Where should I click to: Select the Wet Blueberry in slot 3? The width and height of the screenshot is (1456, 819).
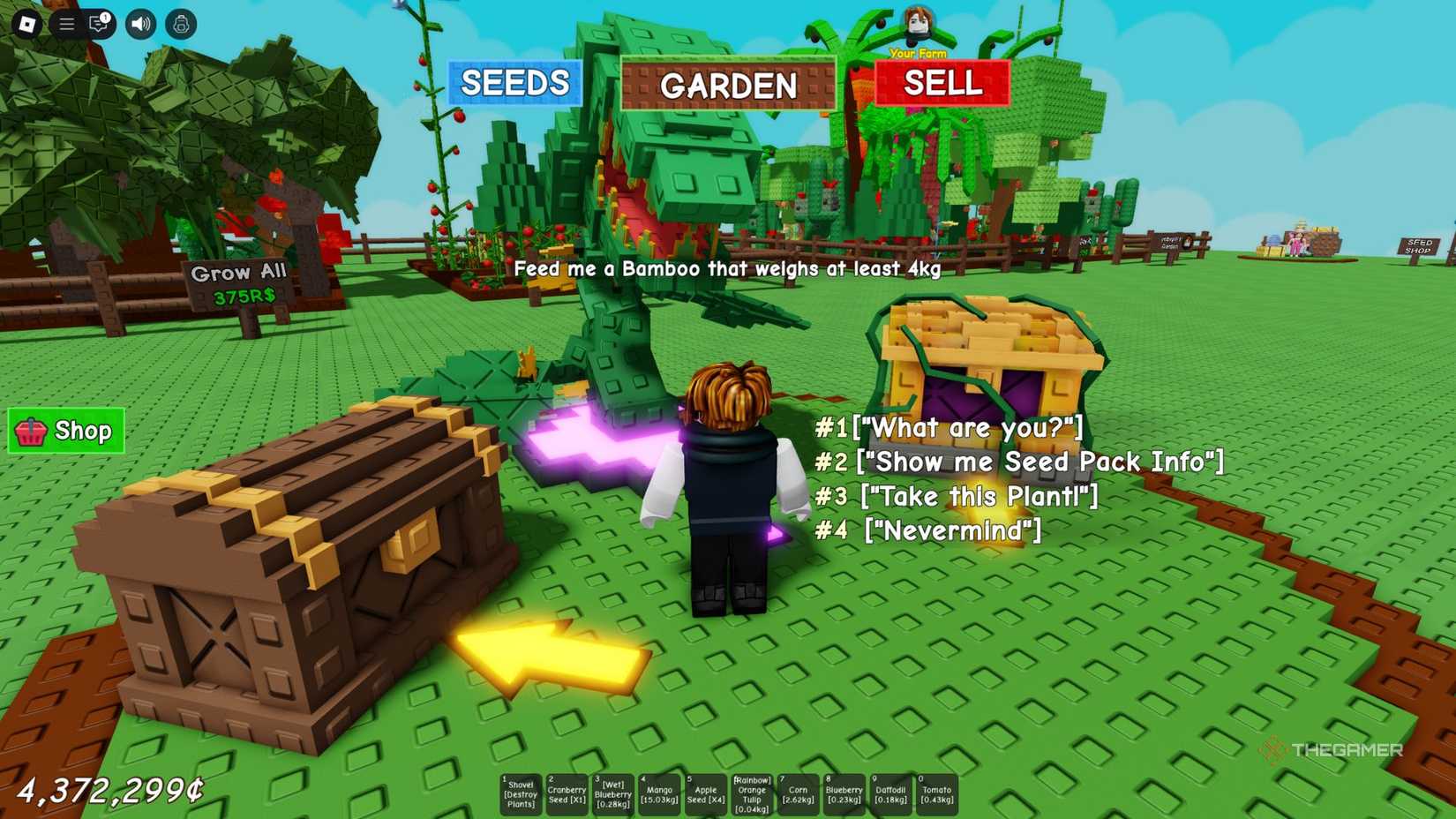tap(613, 793)
